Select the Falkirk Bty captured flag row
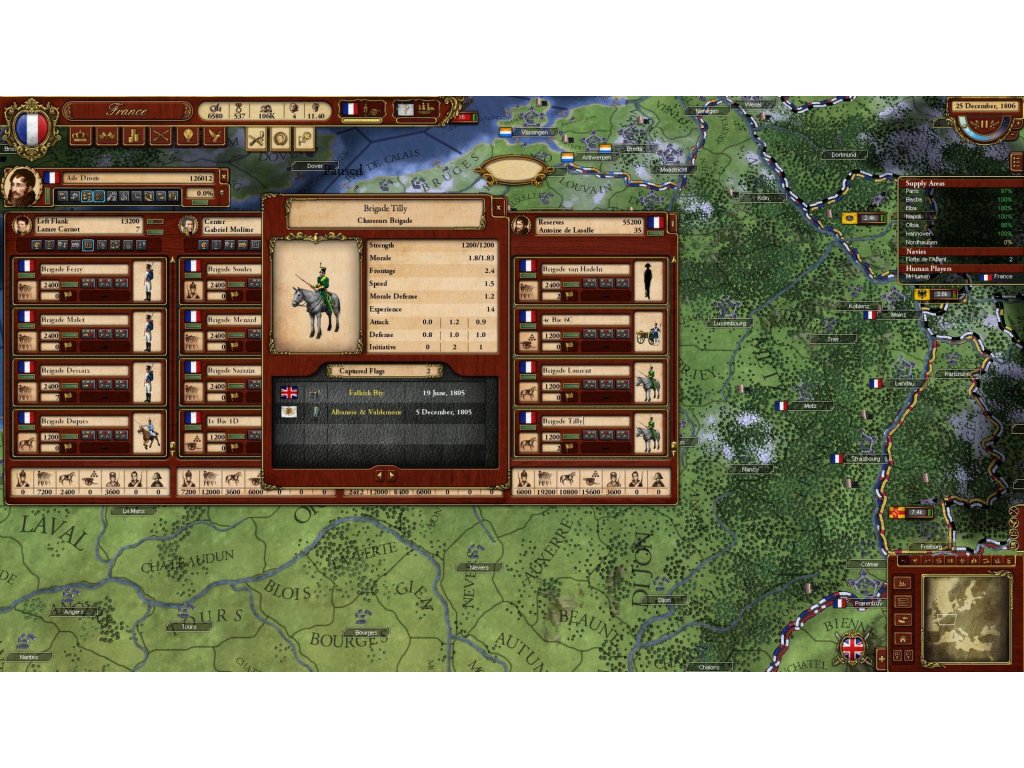This screenshot has height=768, width=1024. click(386, 393)
